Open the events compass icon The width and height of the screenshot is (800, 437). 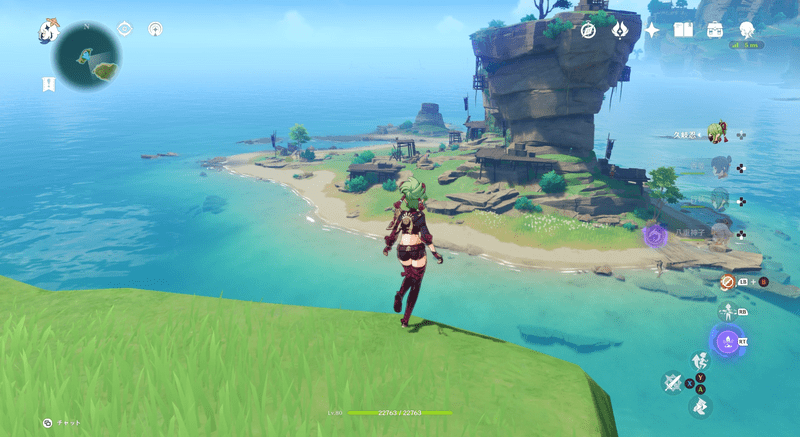tap(589, 30)
